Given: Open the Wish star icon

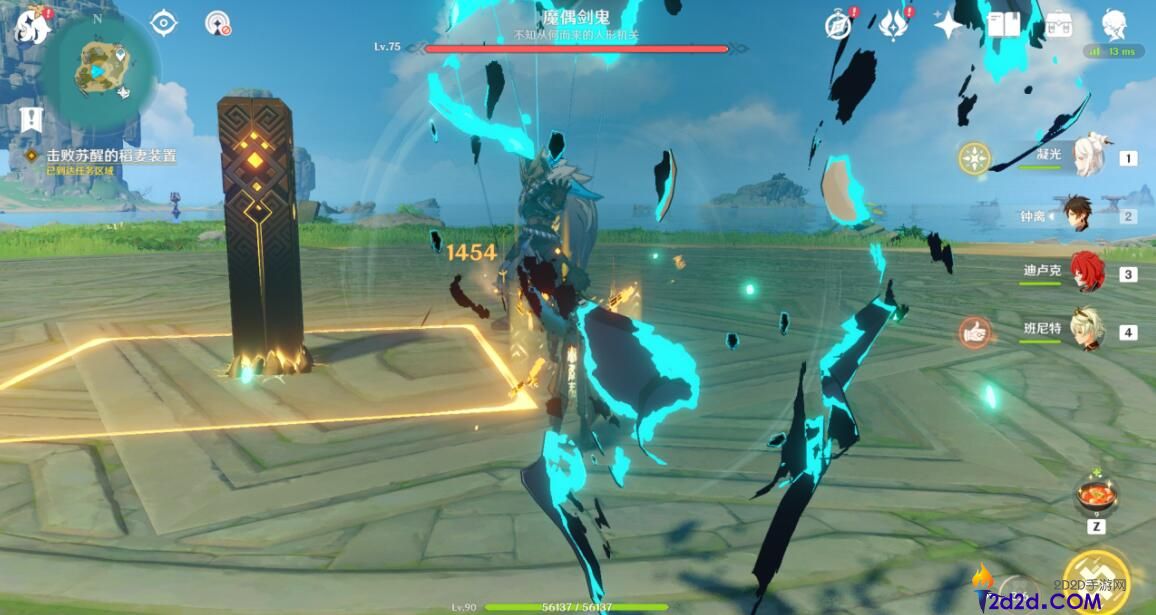Looking at the screenshot, I should [947, 25].
